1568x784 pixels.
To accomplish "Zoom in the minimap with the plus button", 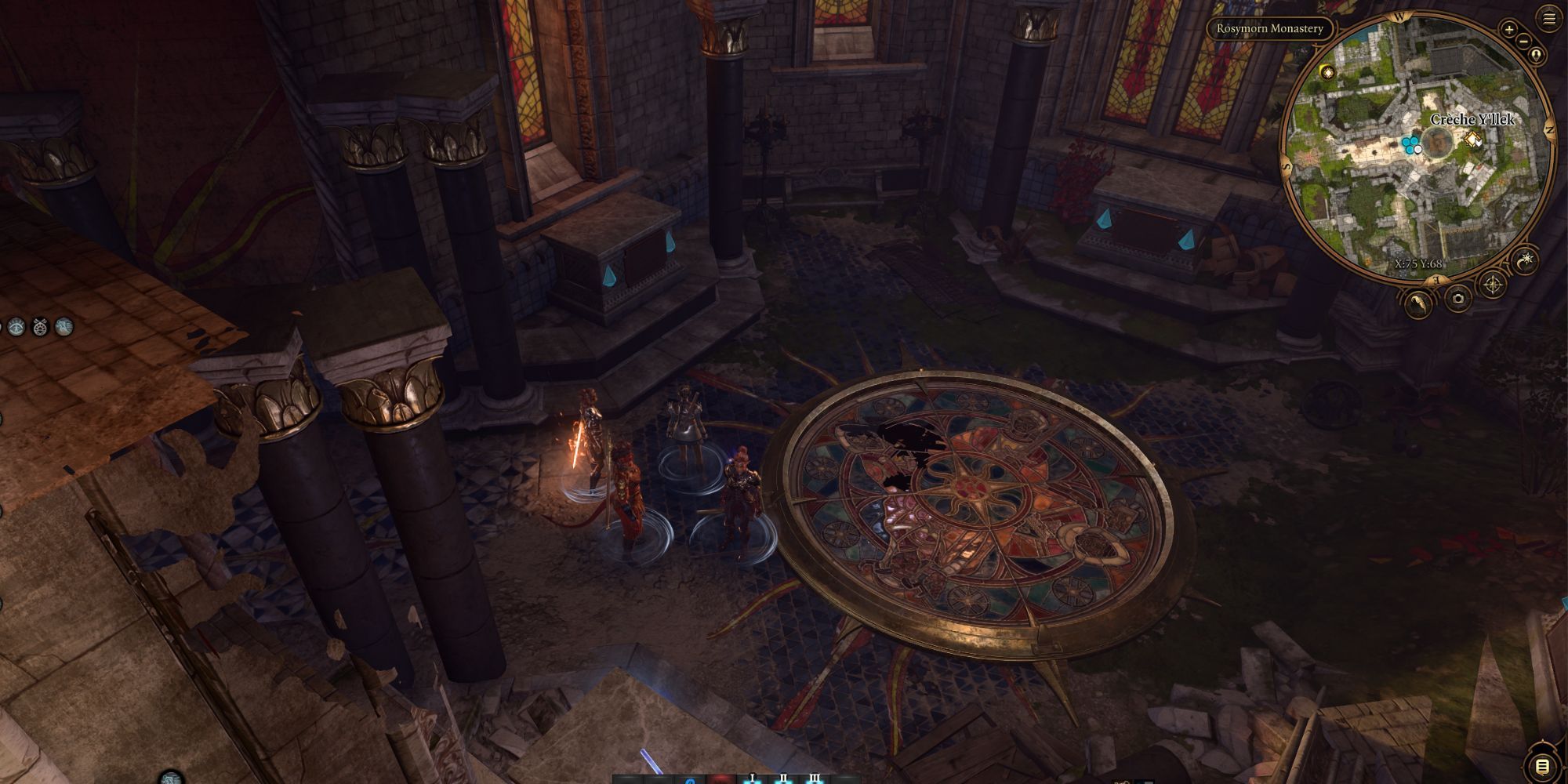I will pyautogui.click(x=1508, y=30).
